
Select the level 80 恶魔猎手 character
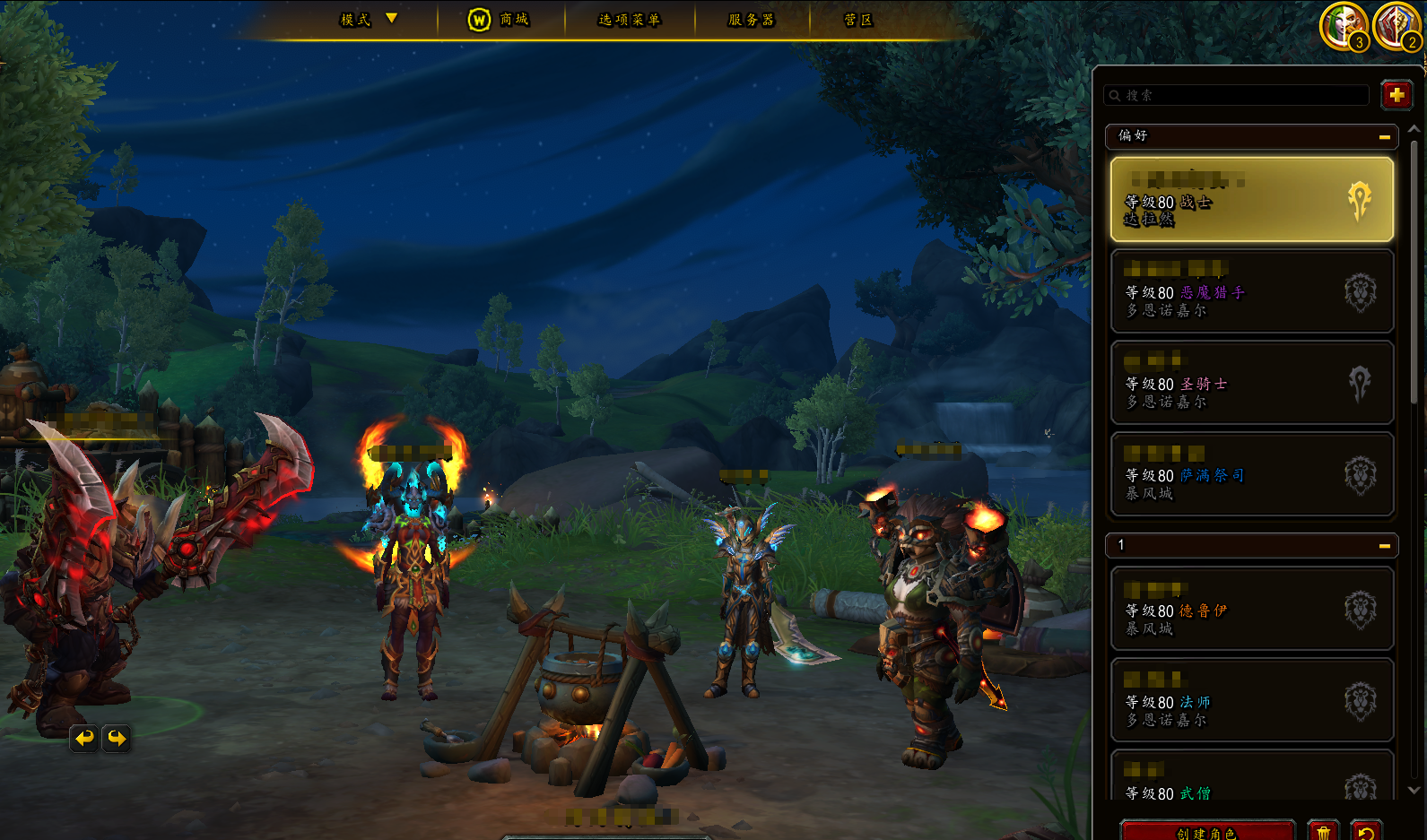coord(1251,291)
